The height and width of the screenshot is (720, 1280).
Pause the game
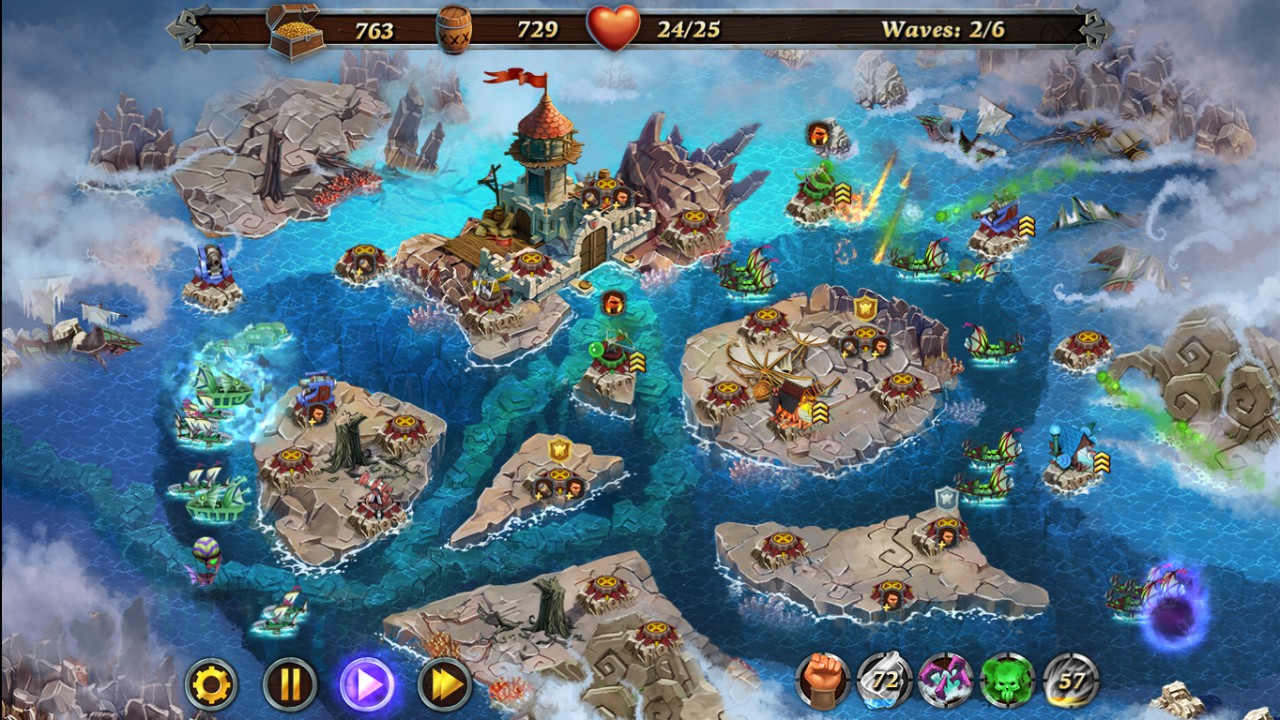pyautogui.click(x=290, y=685)
